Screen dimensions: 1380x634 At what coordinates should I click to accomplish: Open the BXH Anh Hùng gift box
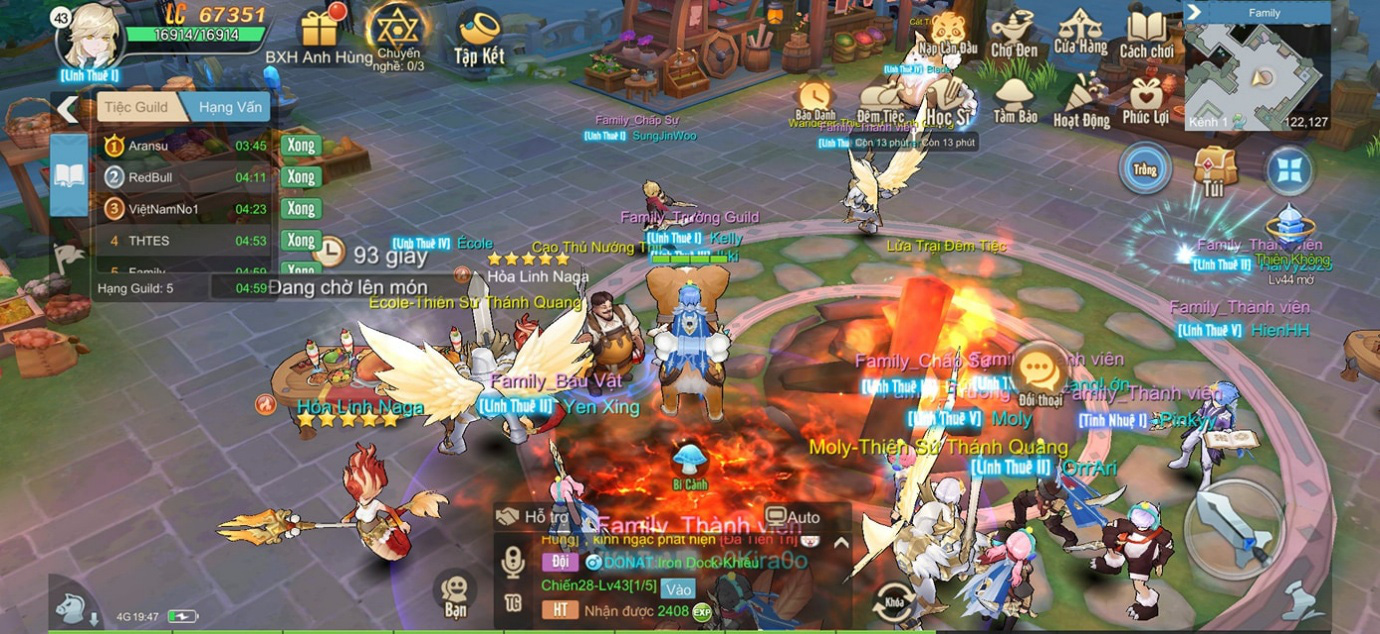(320, 28)
